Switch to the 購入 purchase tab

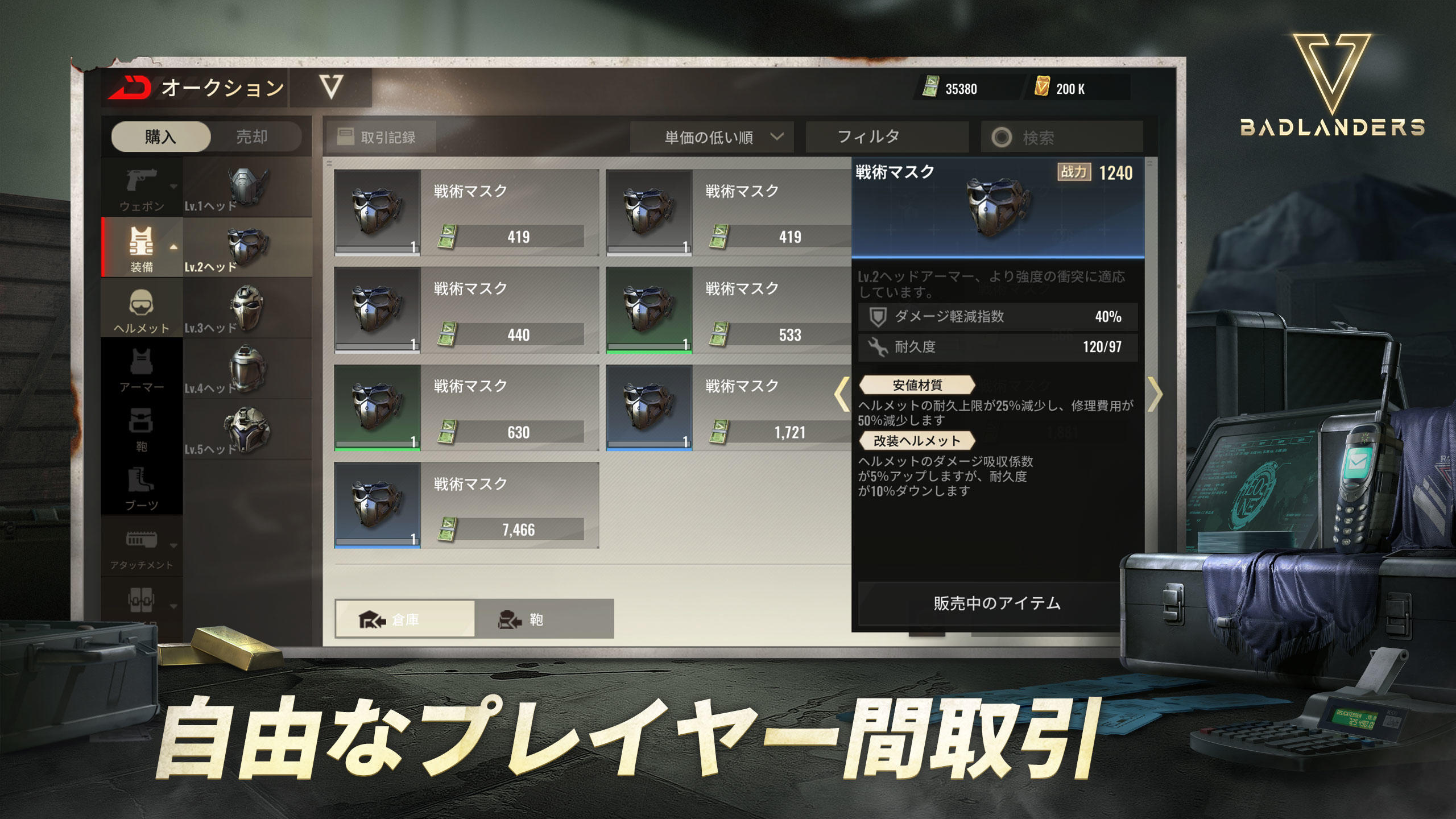[159, 136]
